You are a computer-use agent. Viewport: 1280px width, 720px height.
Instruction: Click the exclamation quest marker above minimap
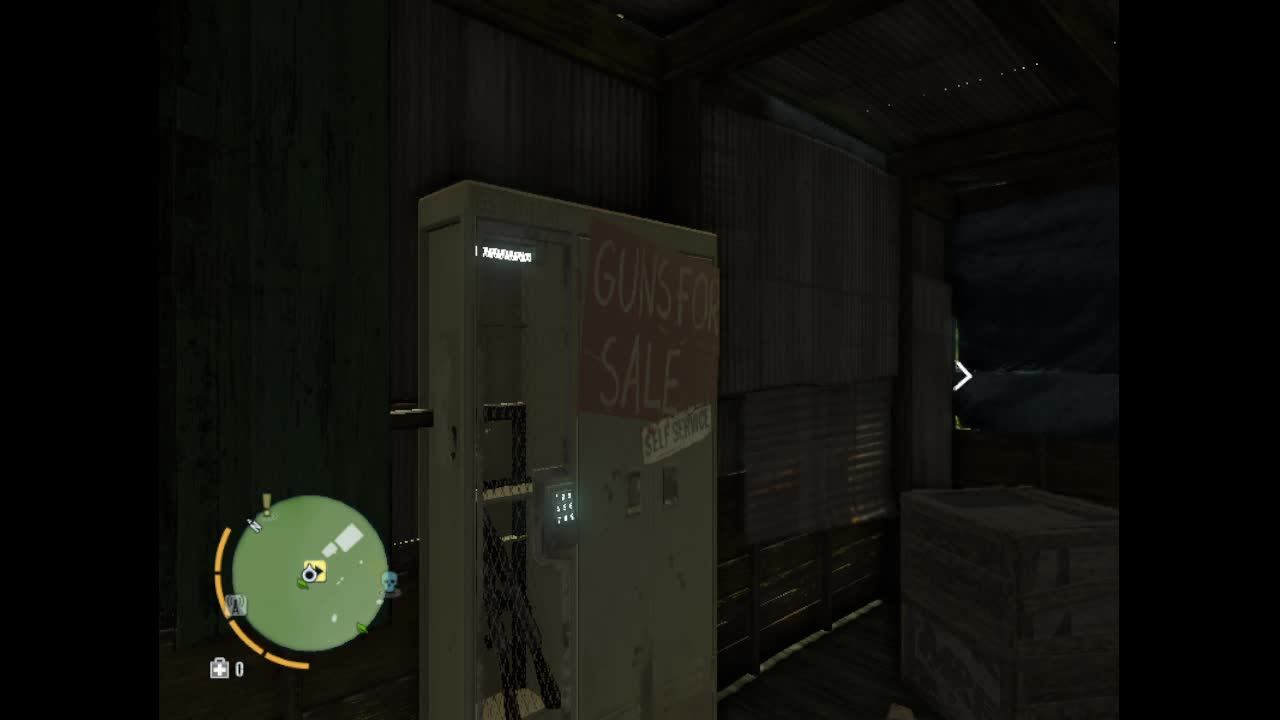(265, 503)
